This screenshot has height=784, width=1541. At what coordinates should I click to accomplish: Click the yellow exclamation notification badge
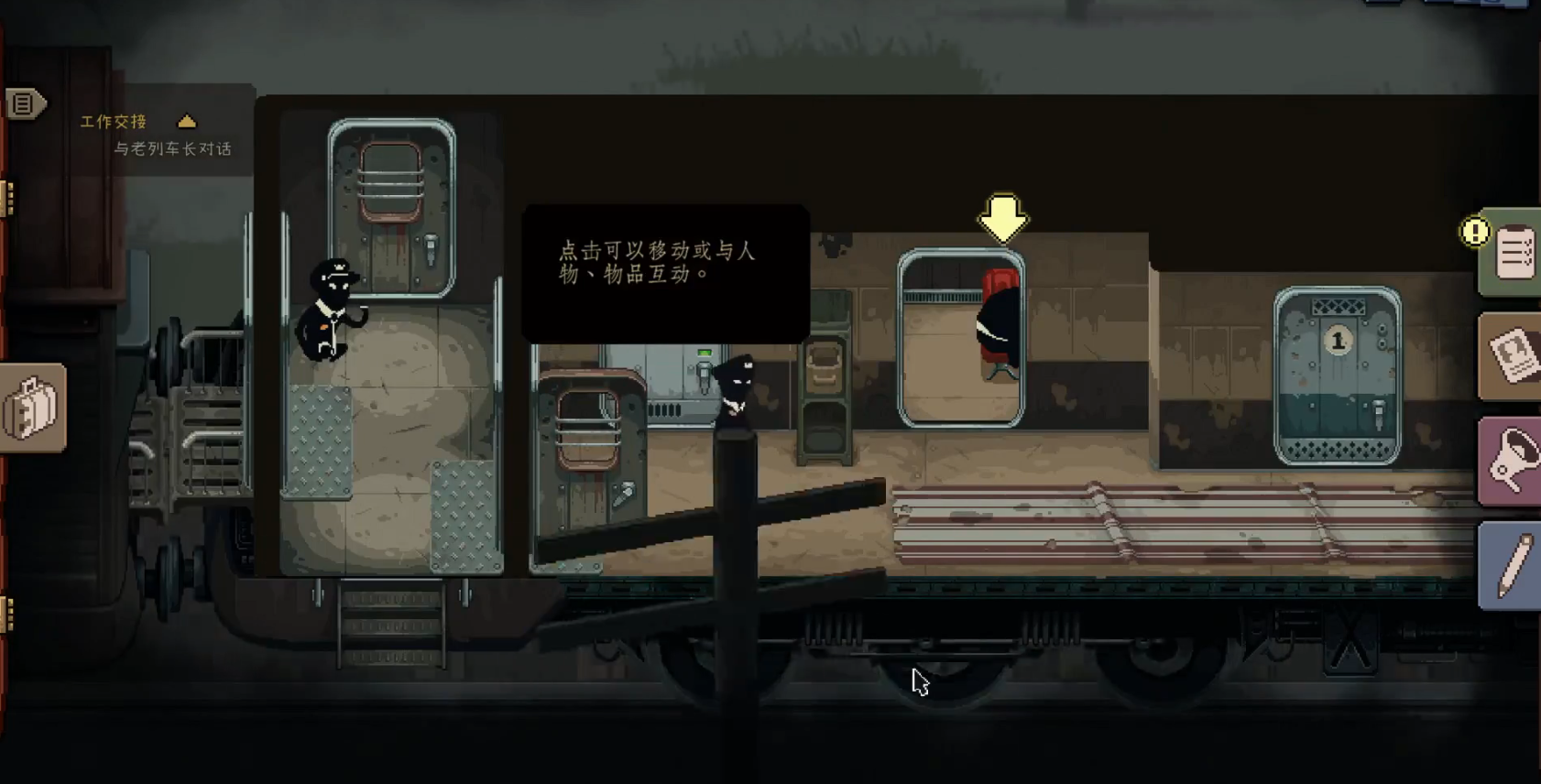pyautogui.click(x=1473, y=232)
